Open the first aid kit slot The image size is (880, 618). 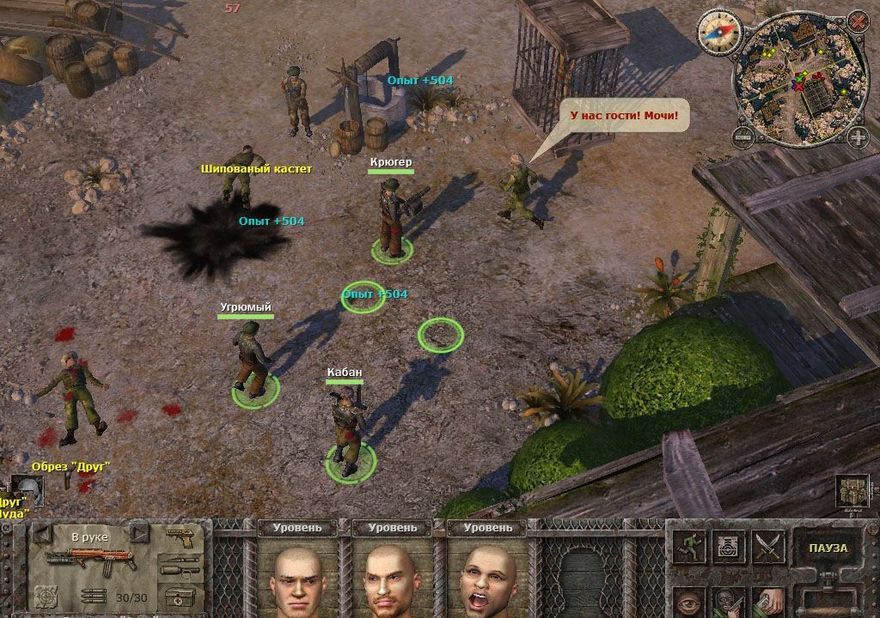click(x=181, y=596)
